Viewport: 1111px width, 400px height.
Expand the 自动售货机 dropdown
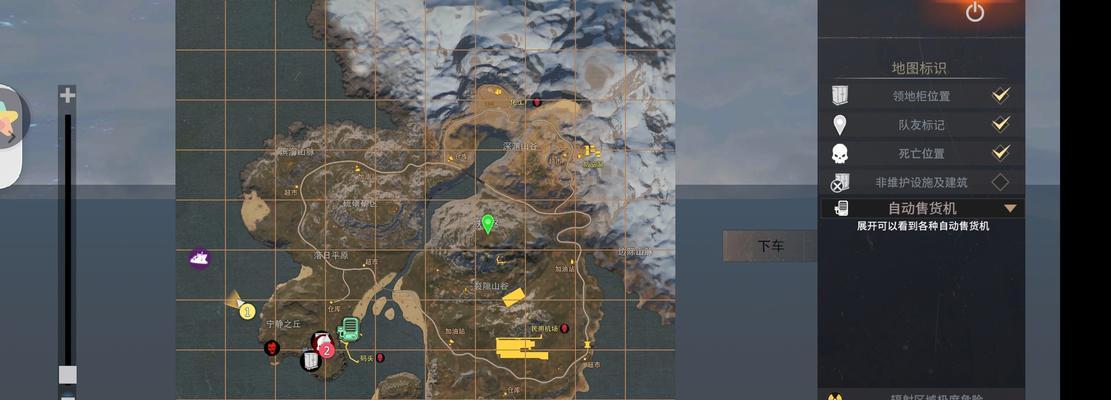coord(1010,208)
